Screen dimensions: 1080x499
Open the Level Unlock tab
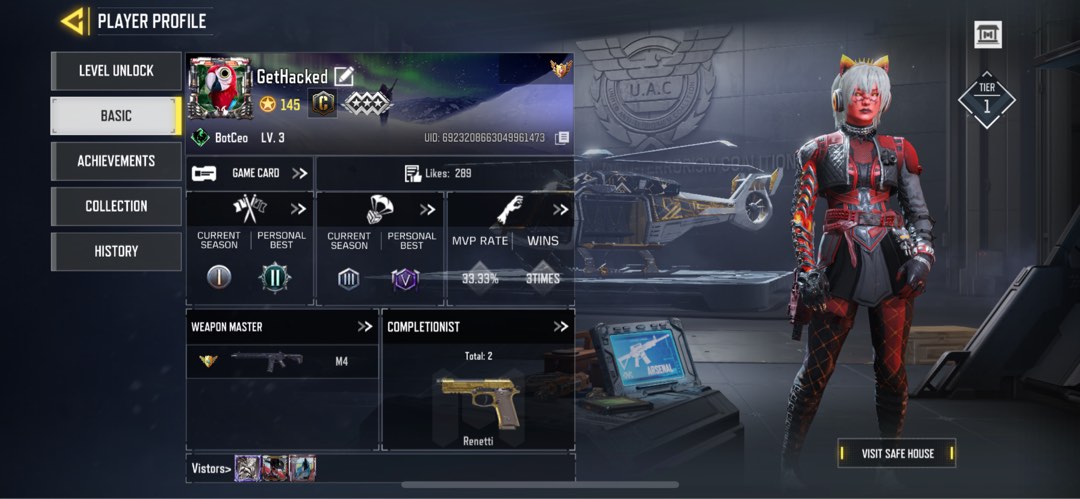[x=116, y=71]
